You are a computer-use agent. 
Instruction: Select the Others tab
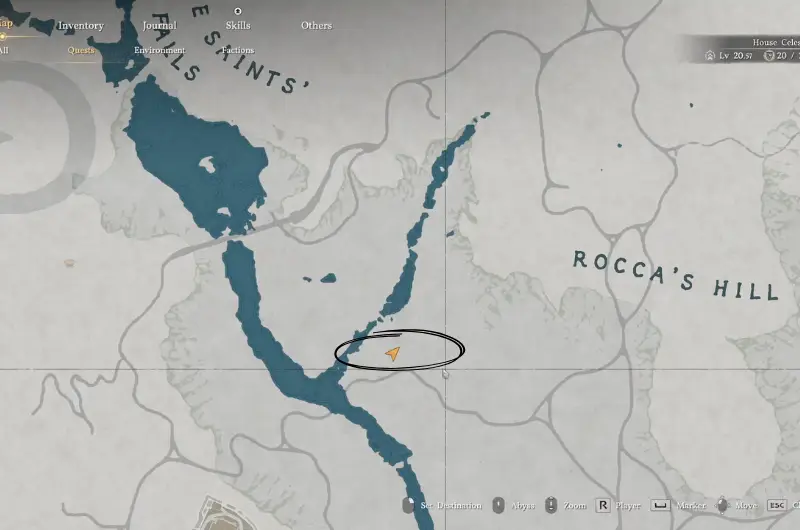(316, 25)
